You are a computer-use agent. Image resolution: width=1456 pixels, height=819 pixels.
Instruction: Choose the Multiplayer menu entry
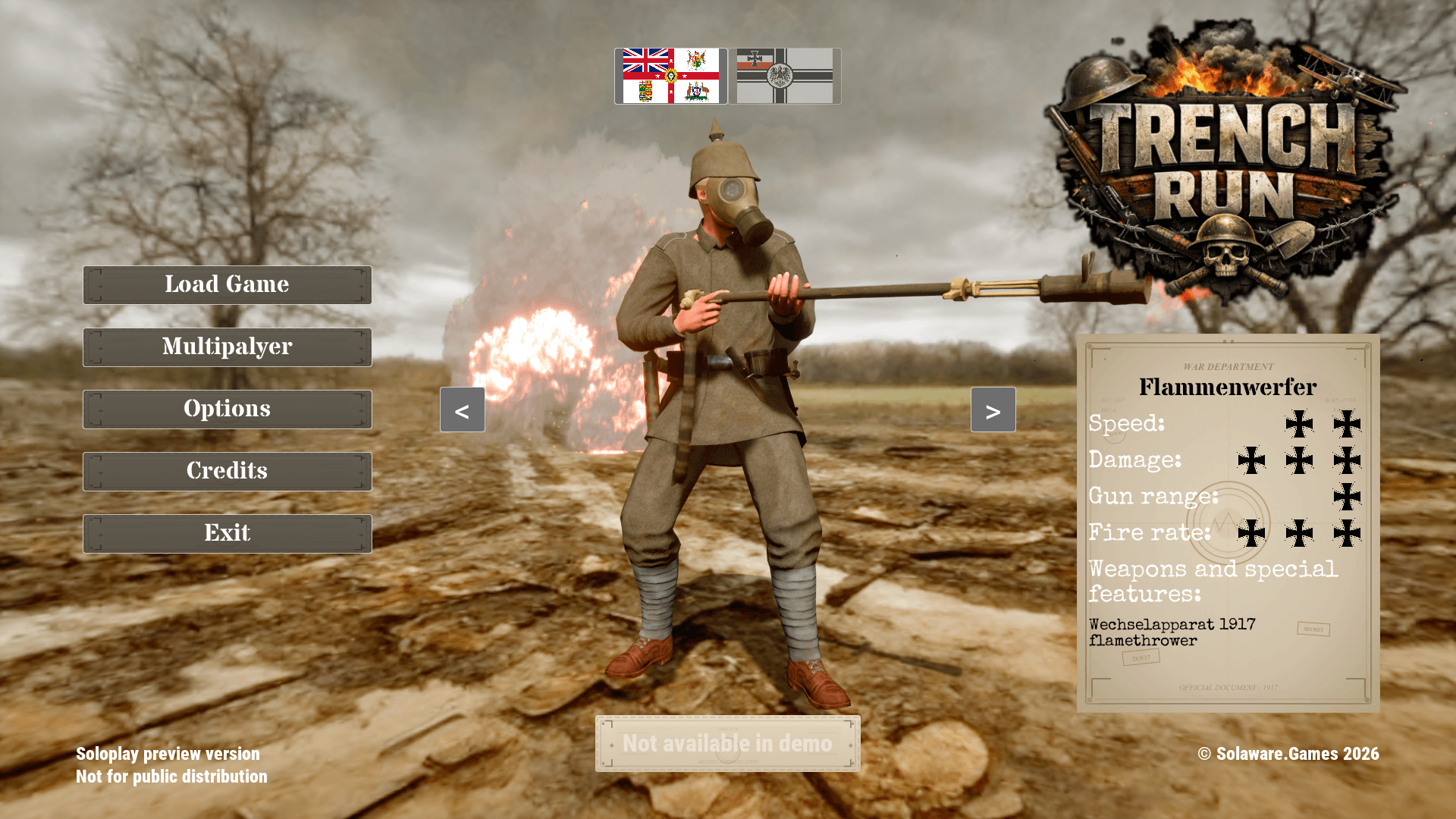click(227, 347)
